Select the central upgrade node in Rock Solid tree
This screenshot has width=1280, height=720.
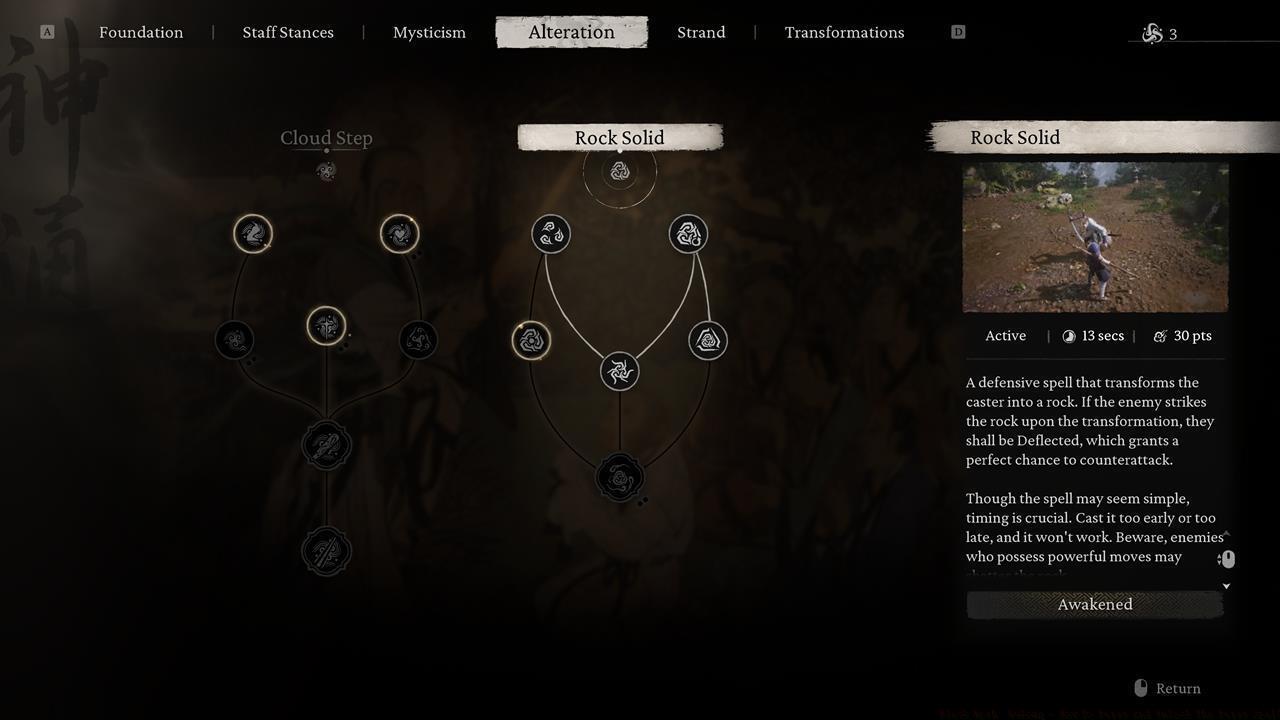tap(619, 371)
